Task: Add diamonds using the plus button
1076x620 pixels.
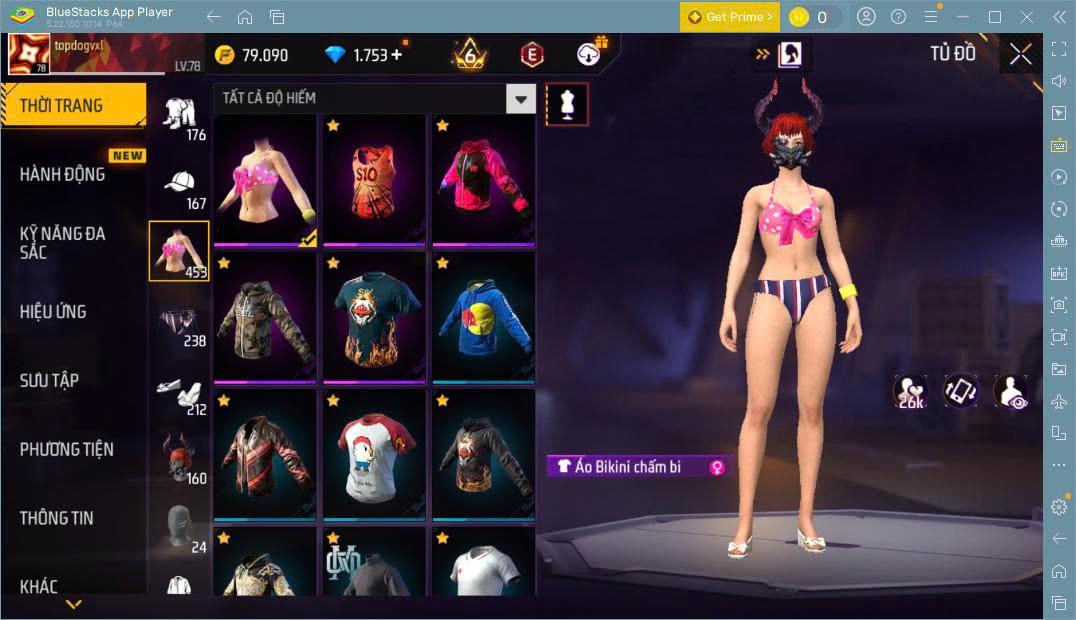Action: point(397,55)
